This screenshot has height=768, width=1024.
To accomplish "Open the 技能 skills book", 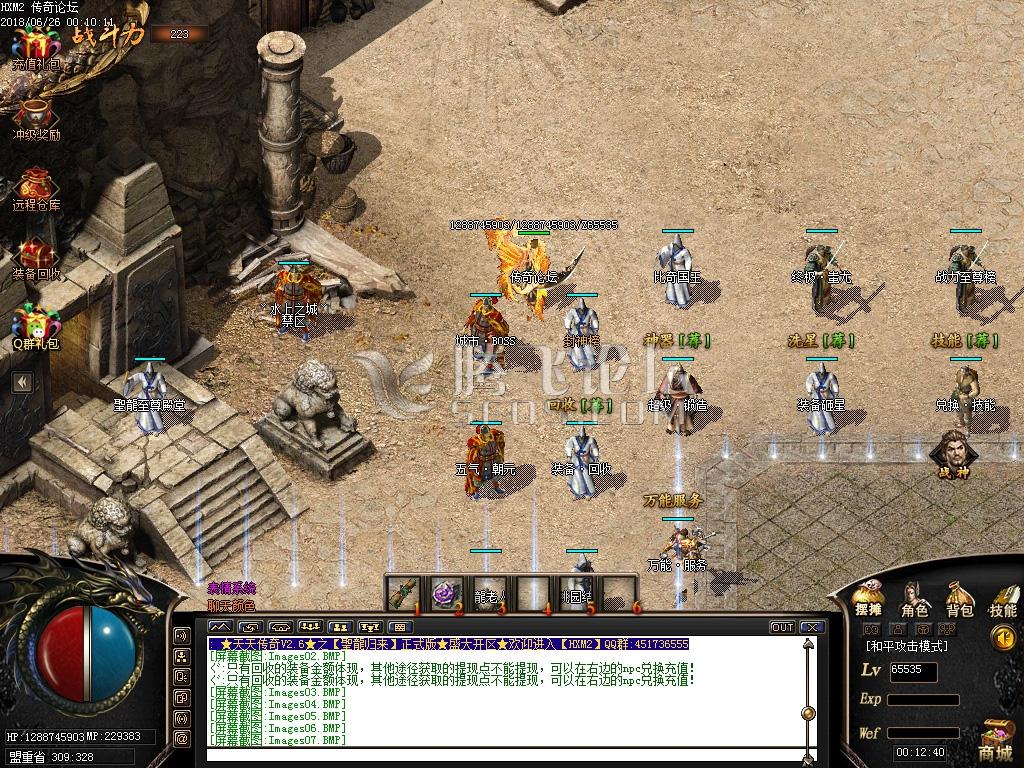I will [1002, 597].
